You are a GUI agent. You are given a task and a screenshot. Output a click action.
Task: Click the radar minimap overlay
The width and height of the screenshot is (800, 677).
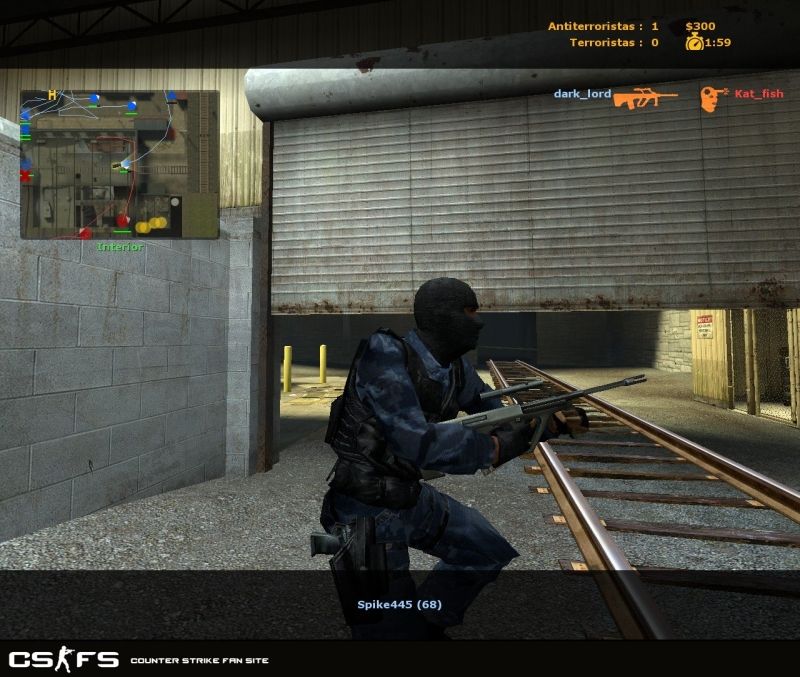[120, 164]
